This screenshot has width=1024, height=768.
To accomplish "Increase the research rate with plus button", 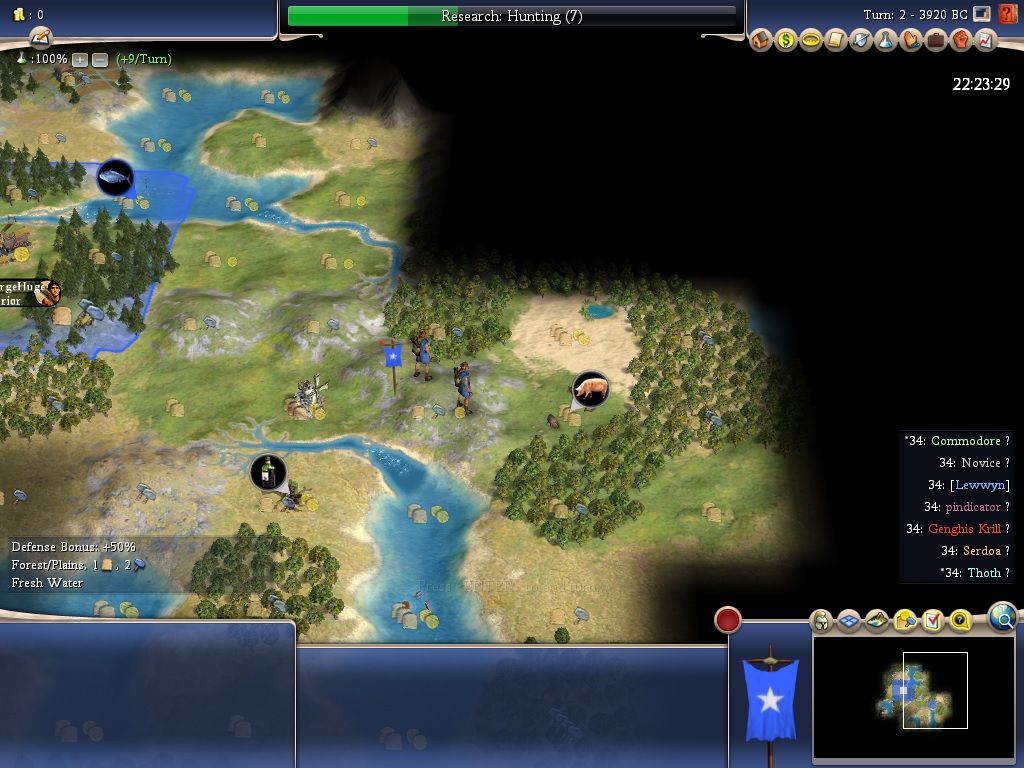I will click(80, 59).
